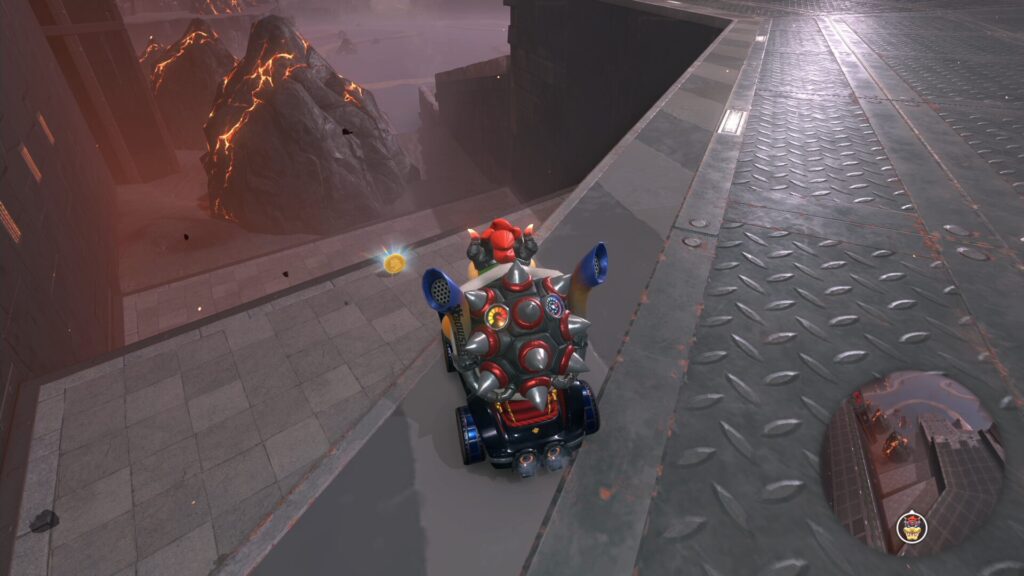Open the circular minimap
The height and width of the screenshot is (576, 1024).
pyautogui.click(x=911, y=462)
